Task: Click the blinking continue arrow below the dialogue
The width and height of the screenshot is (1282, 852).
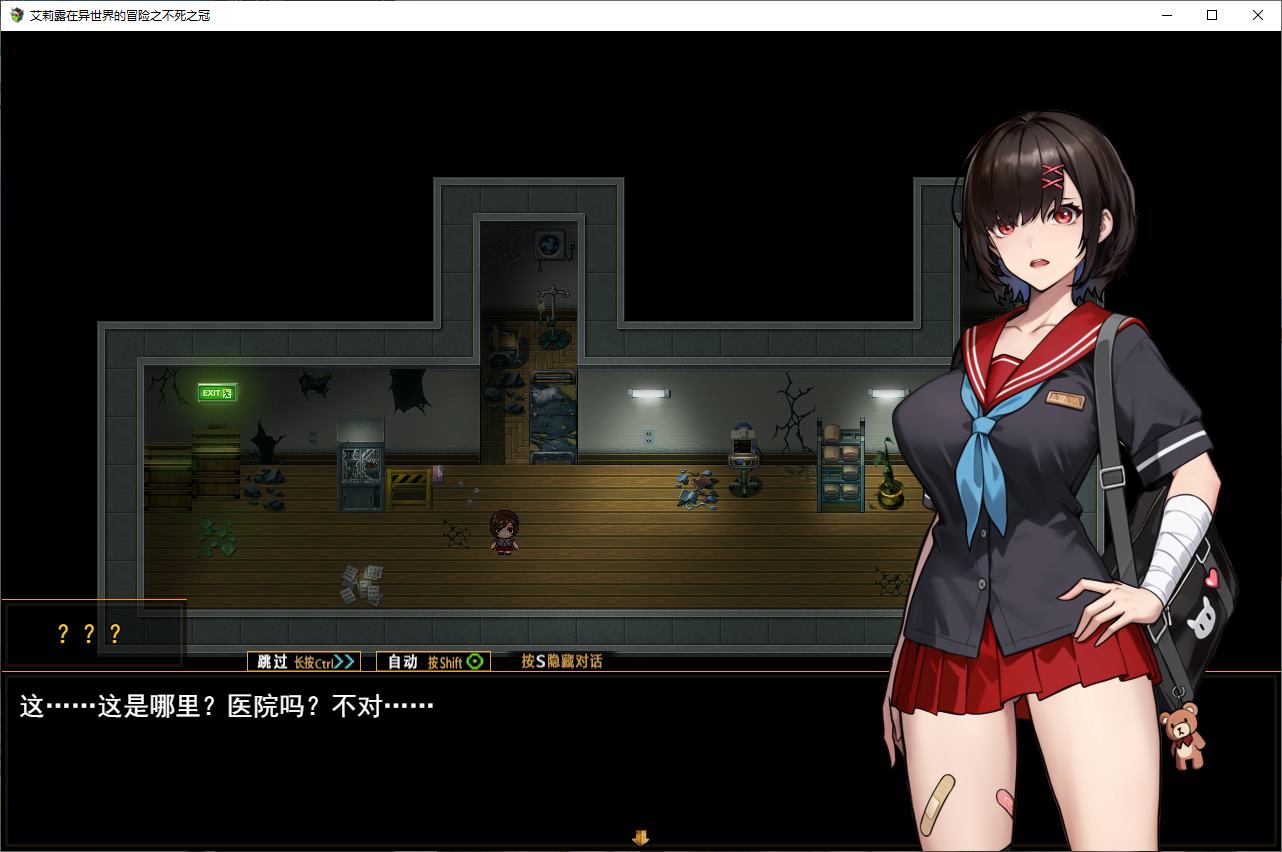Action: tap(641, 837)
